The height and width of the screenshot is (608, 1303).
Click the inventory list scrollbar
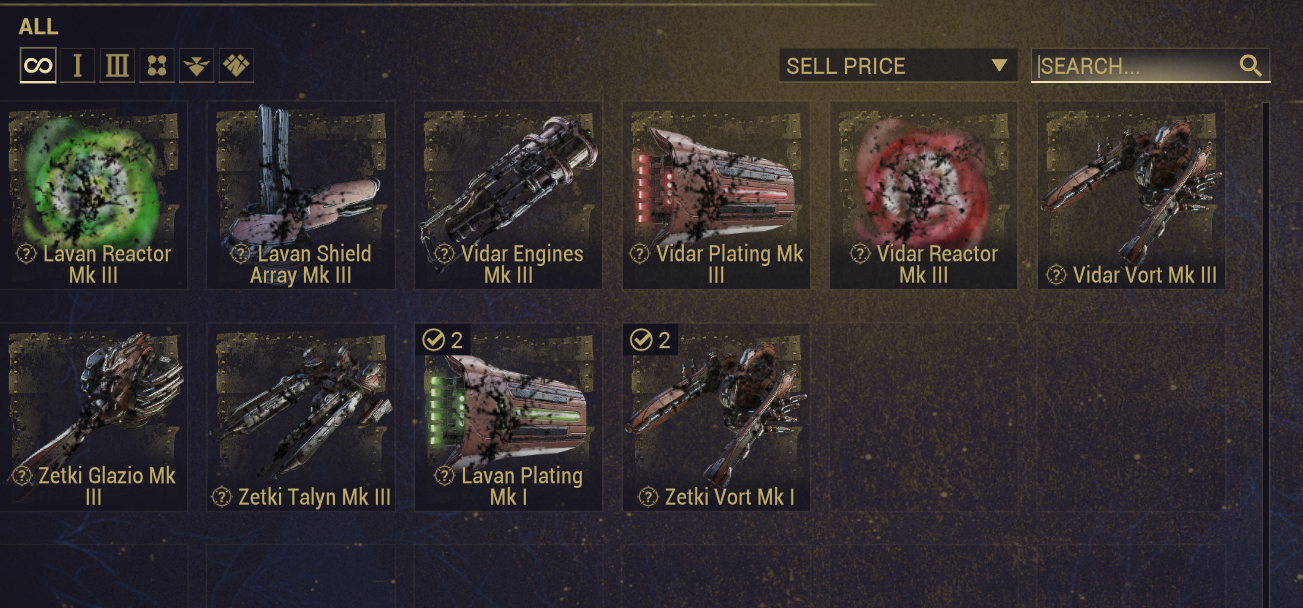pyautogui.click(x=1265, y=350)
